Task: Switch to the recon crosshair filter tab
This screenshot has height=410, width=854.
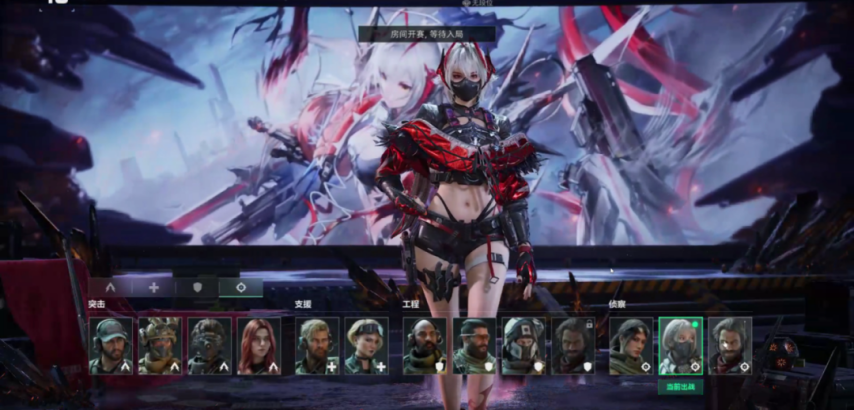Action: (241, 287)
